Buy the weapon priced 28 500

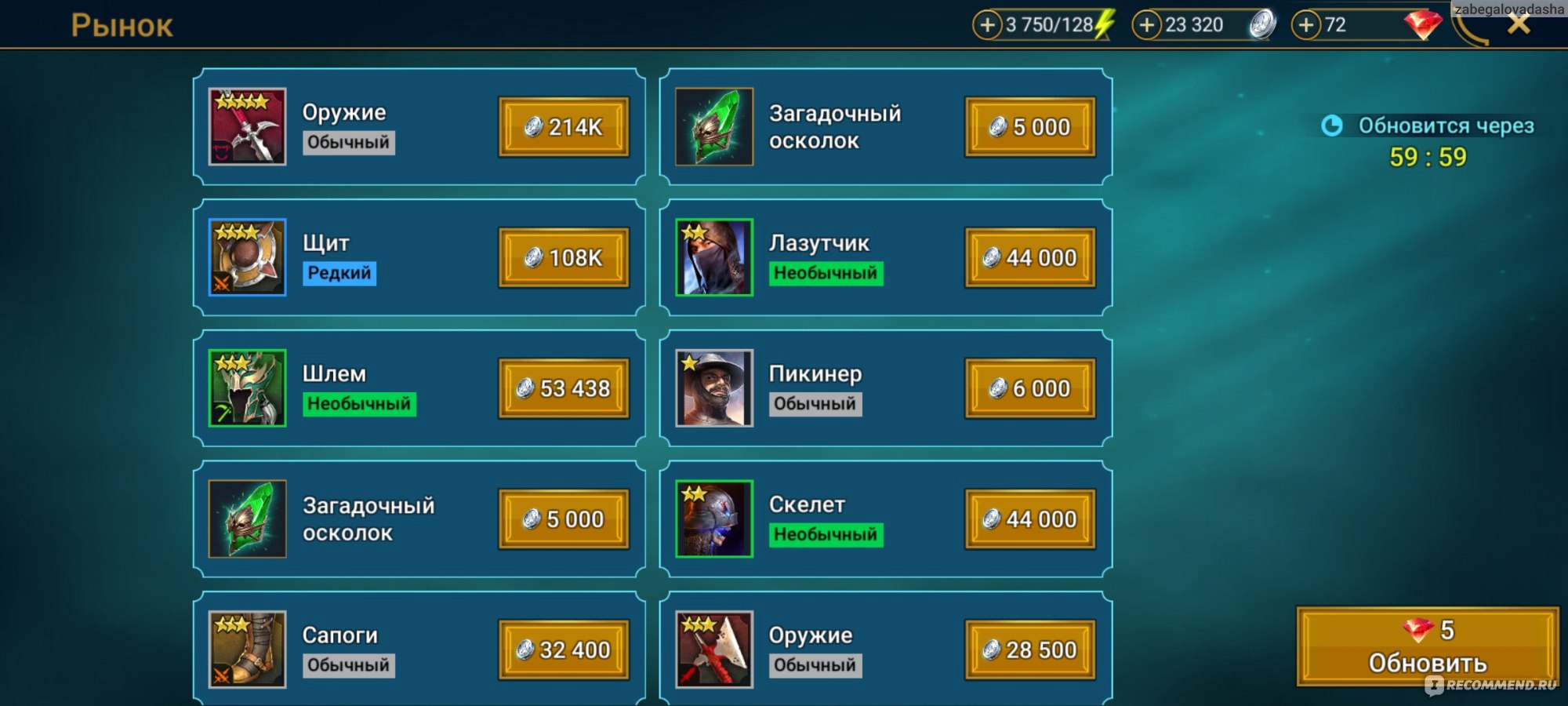(1029, 650)
